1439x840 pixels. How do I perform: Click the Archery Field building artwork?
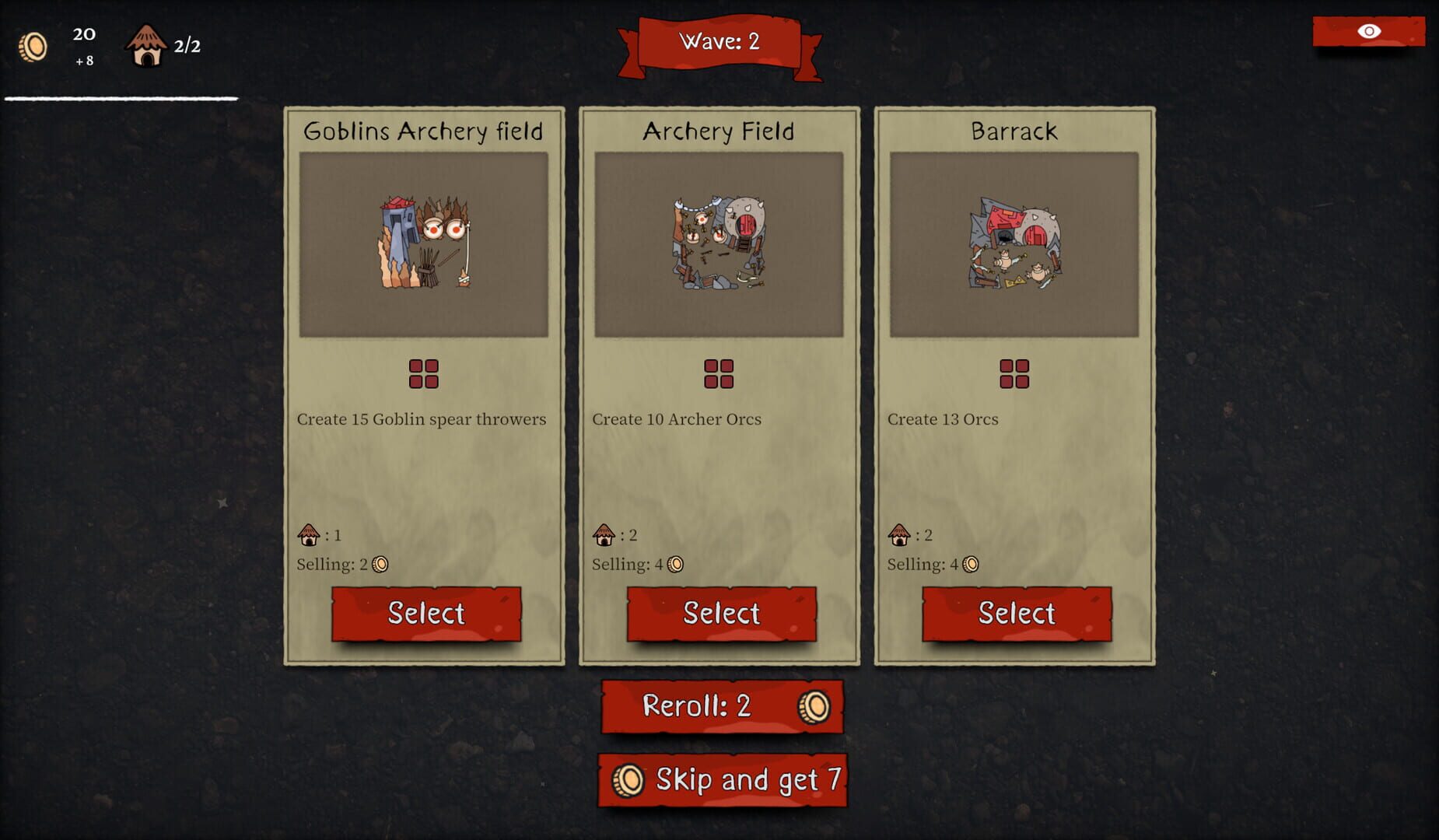tap(719, 245)
